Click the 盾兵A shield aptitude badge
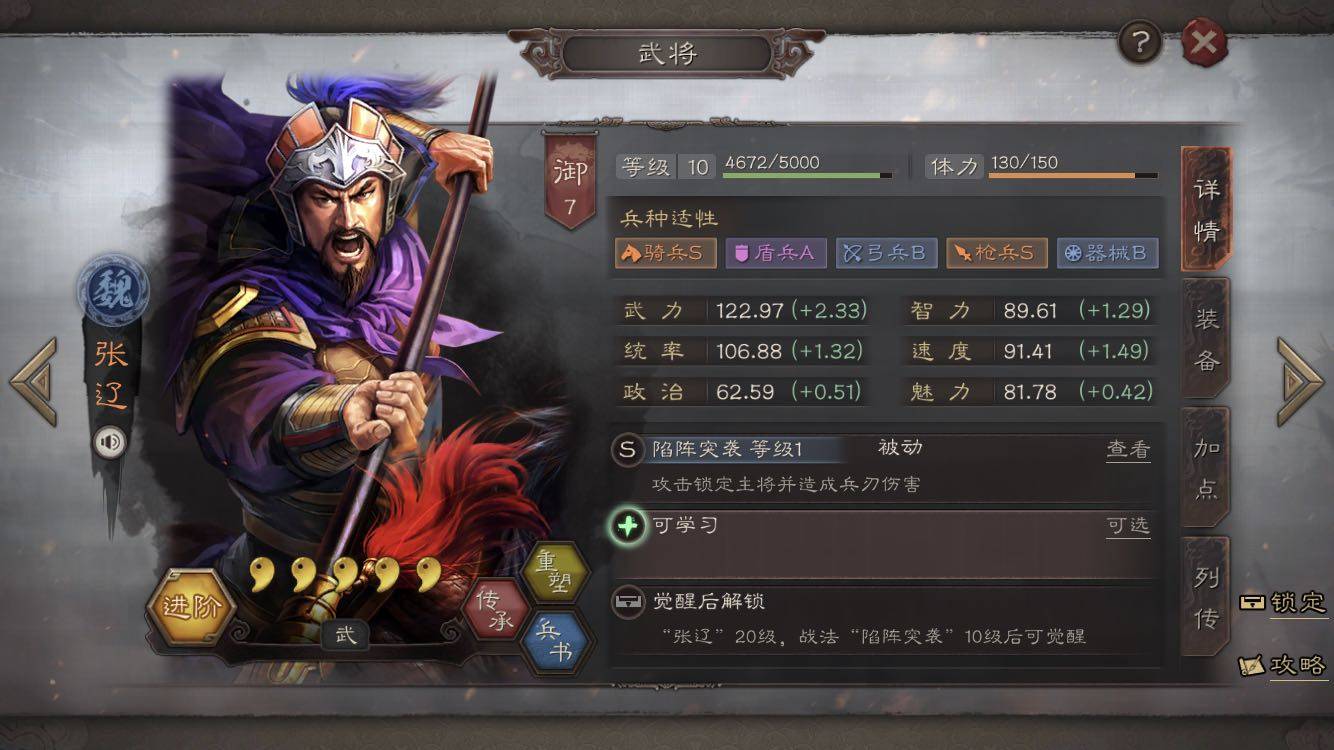The width and height of the screenshot is (1334, 750). [x=776, y=253]
